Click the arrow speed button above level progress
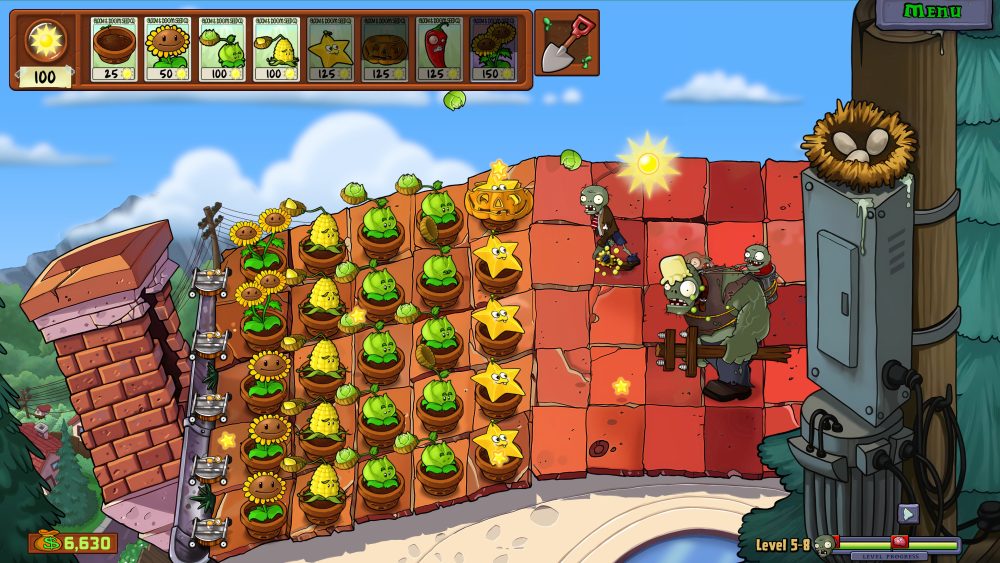1000x563 pixels. pyautogui.click(x=908, y=514)
